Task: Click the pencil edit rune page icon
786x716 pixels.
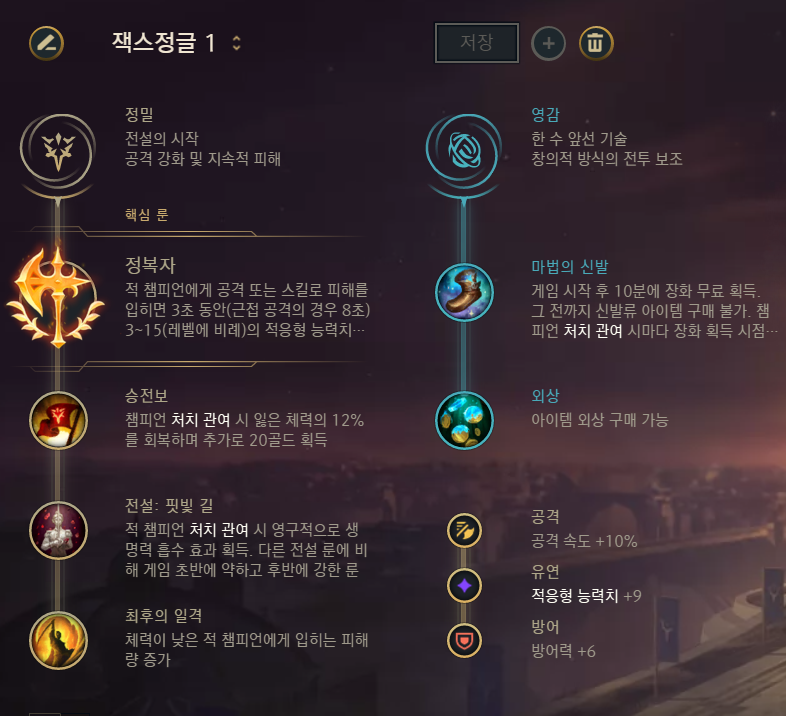Action: (x=46, y=43)
